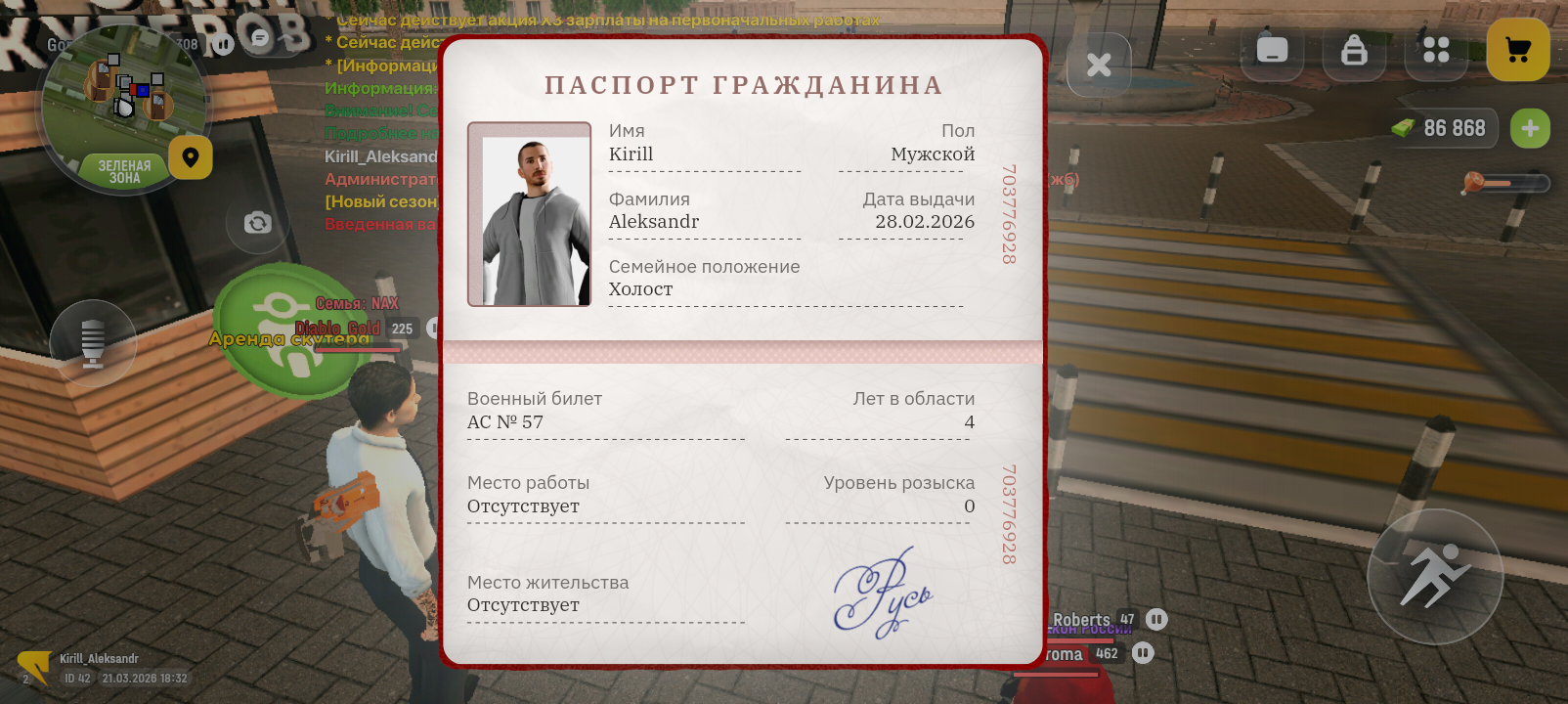Click the 86 868 money balance display

[x=1455, y=127]
